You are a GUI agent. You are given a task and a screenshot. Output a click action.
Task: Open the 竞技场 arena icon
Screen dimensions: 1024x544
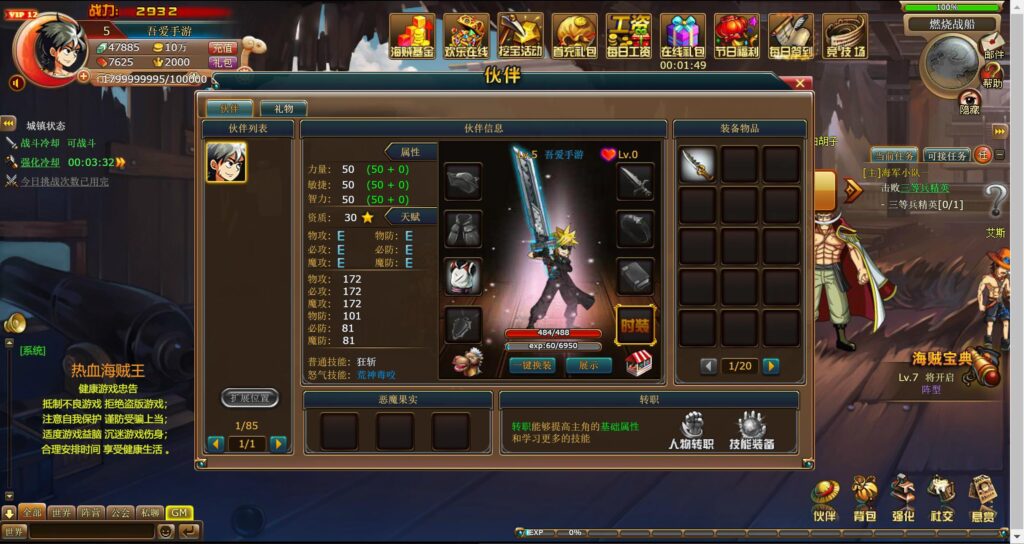click(845, 37)
